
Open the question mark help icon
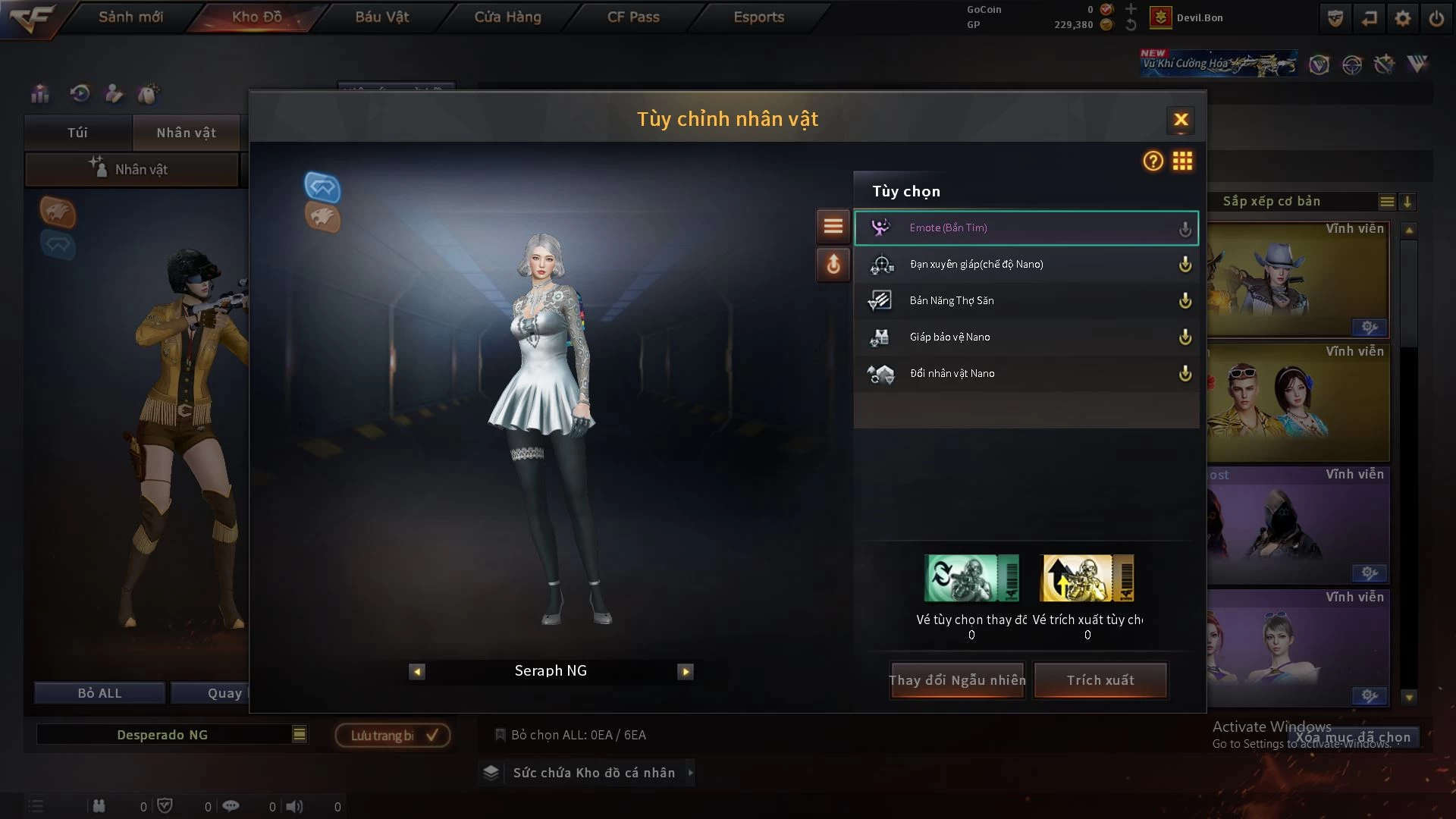click(1153, 161)
